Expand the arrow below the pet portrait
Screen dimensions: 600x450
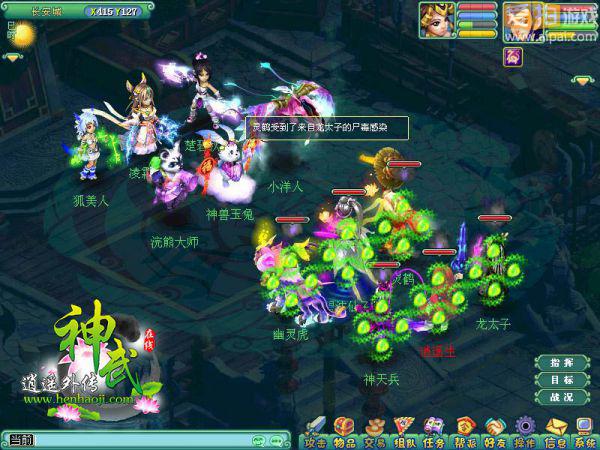[580, 80]
